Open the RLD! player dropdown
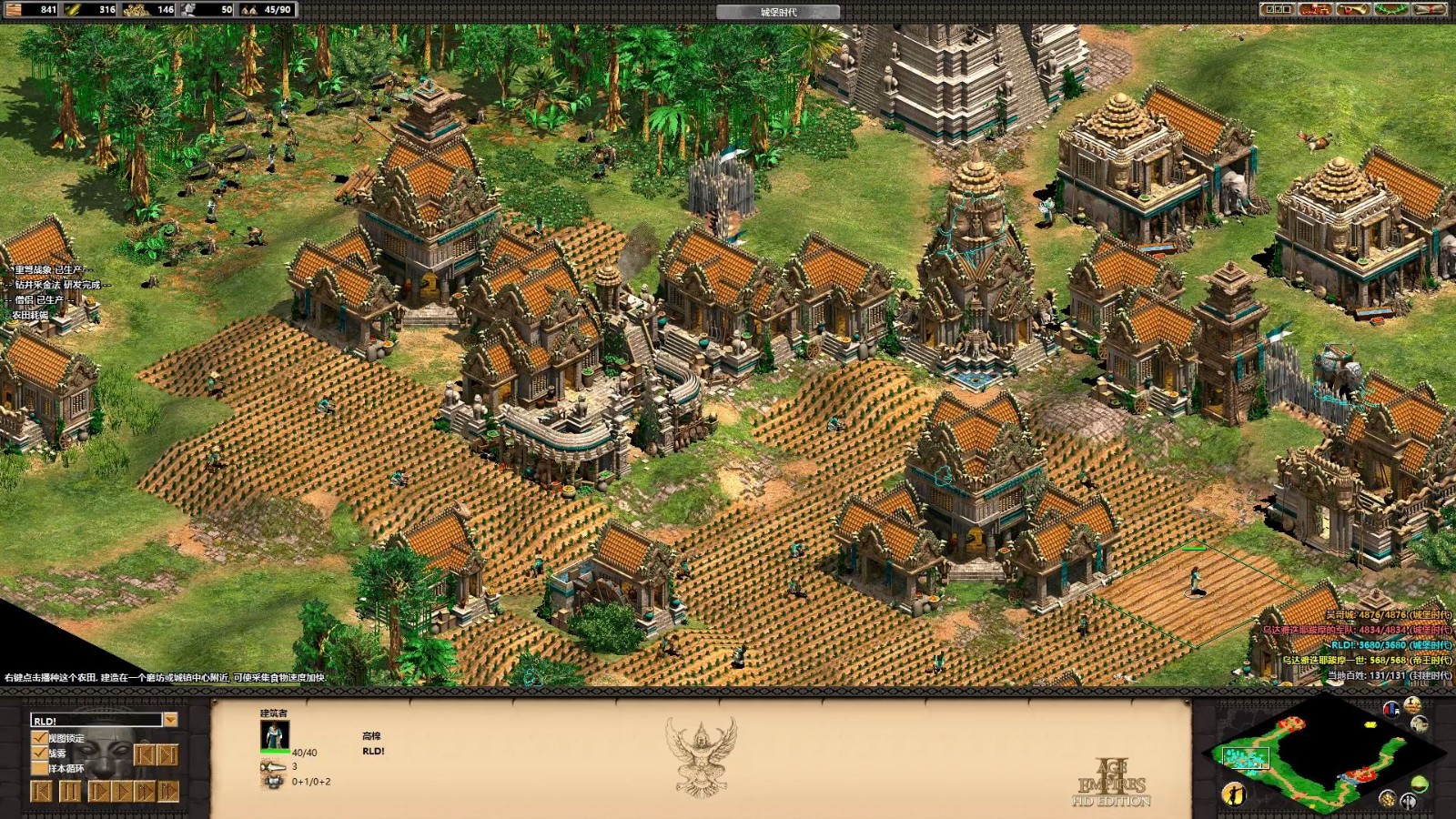 [x=170, y=720]
